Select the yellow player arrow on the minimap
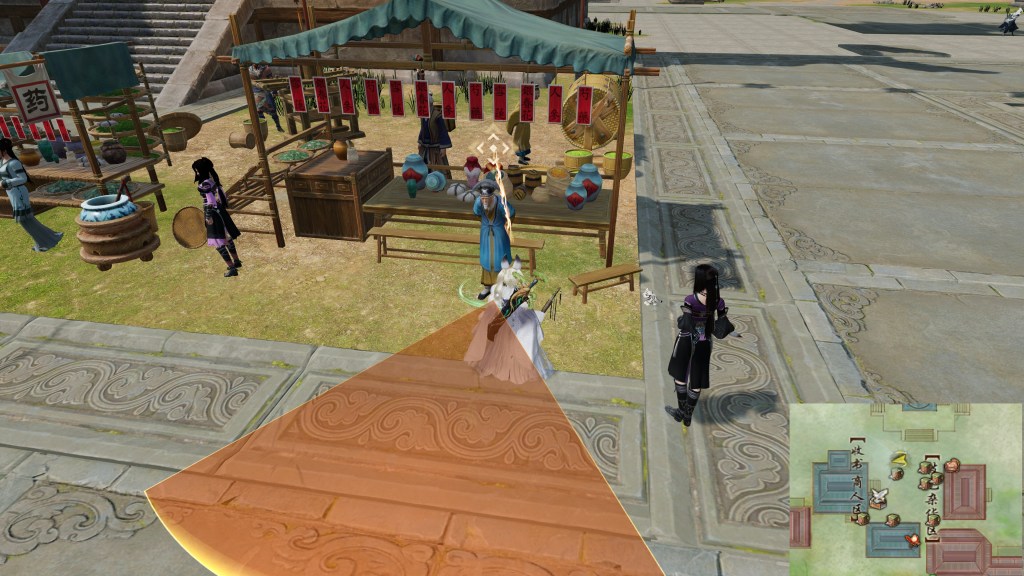The height and width of the screenshot is (576, 1024). pos(899,459)
